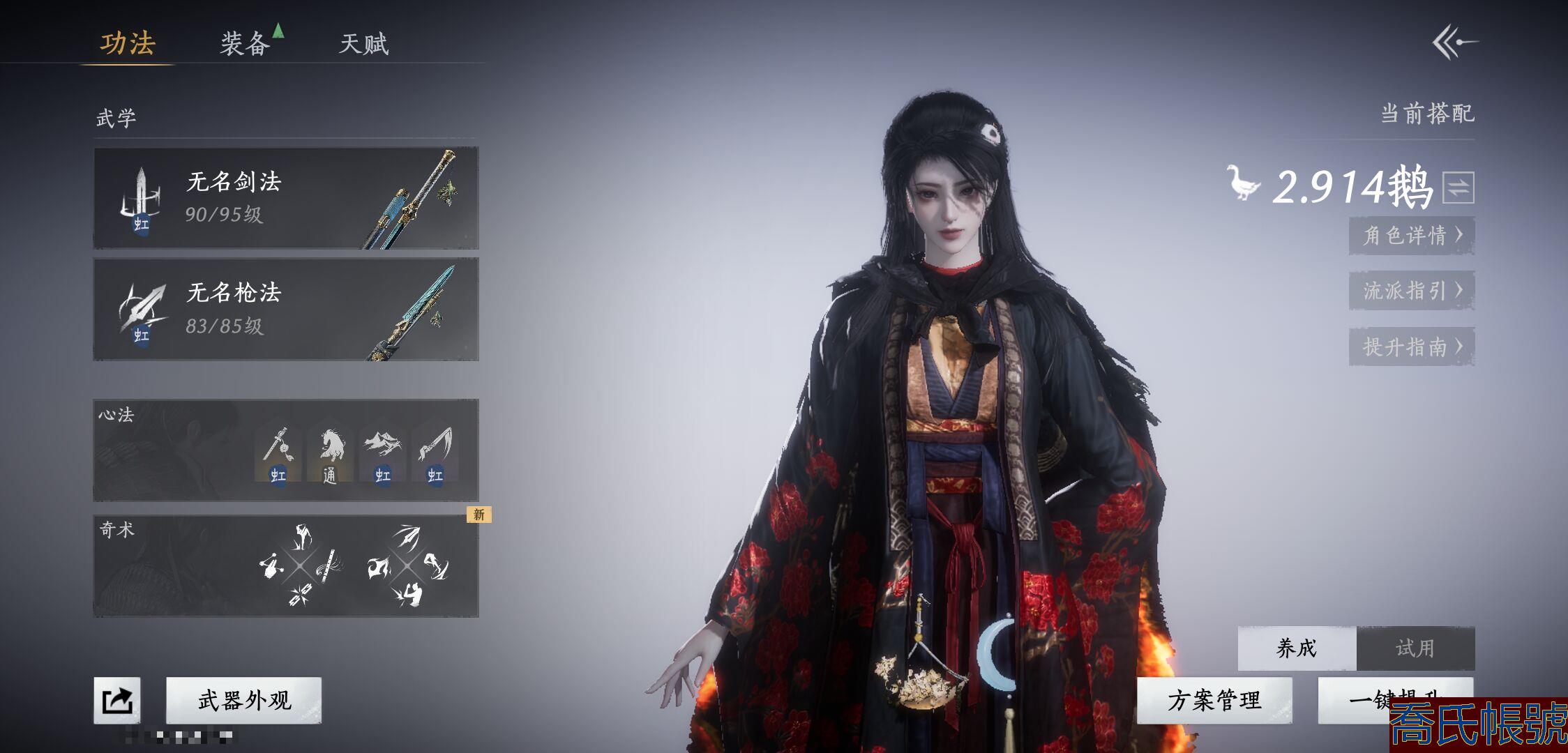Open the 流派指引 school guide

1411,290
